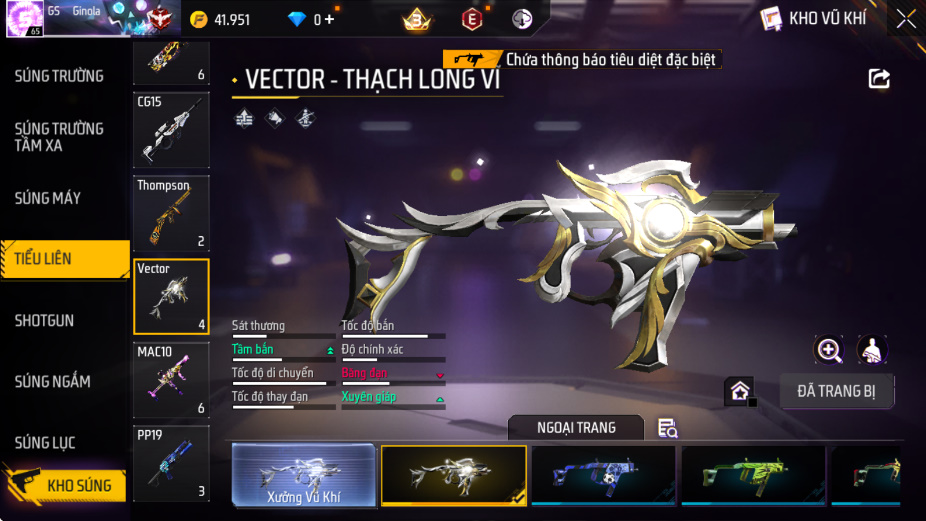Switch to Súng Trường Tầm Xa category
The width and height of the screenshot is (926, 521).
click(x=59, y=137)
